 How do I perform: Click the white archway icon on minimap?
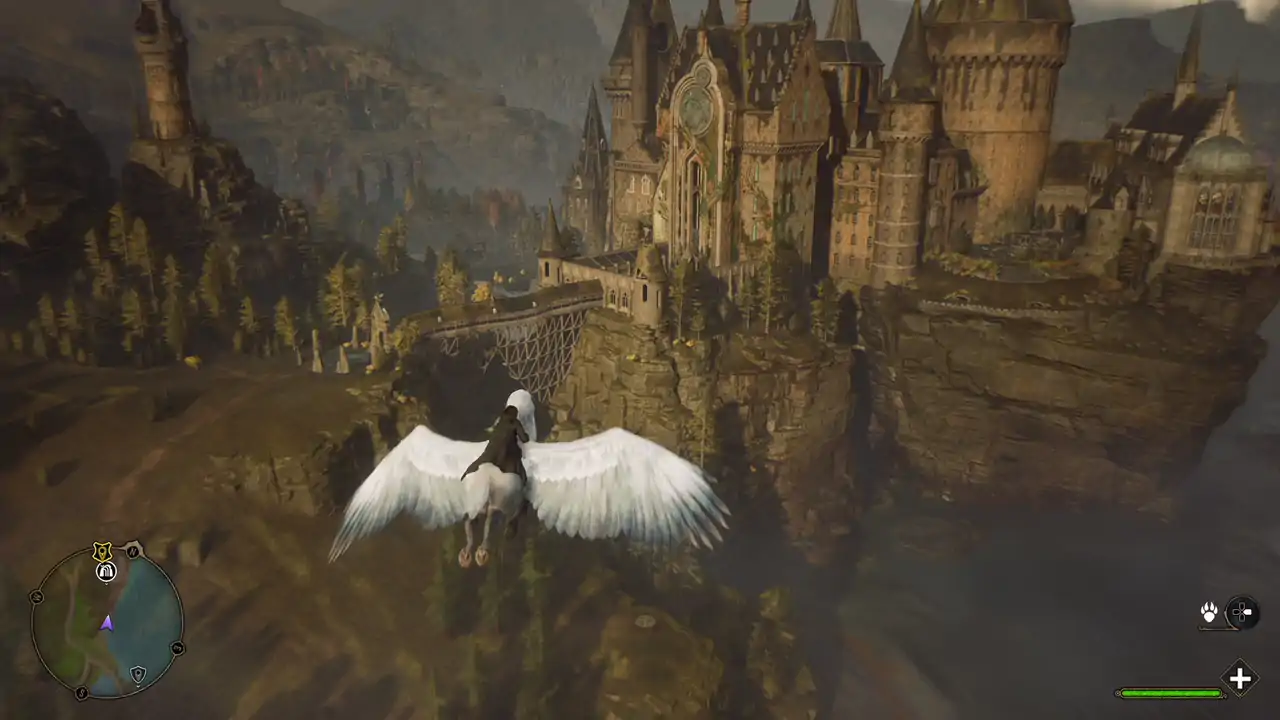click(x=106, y=571)
